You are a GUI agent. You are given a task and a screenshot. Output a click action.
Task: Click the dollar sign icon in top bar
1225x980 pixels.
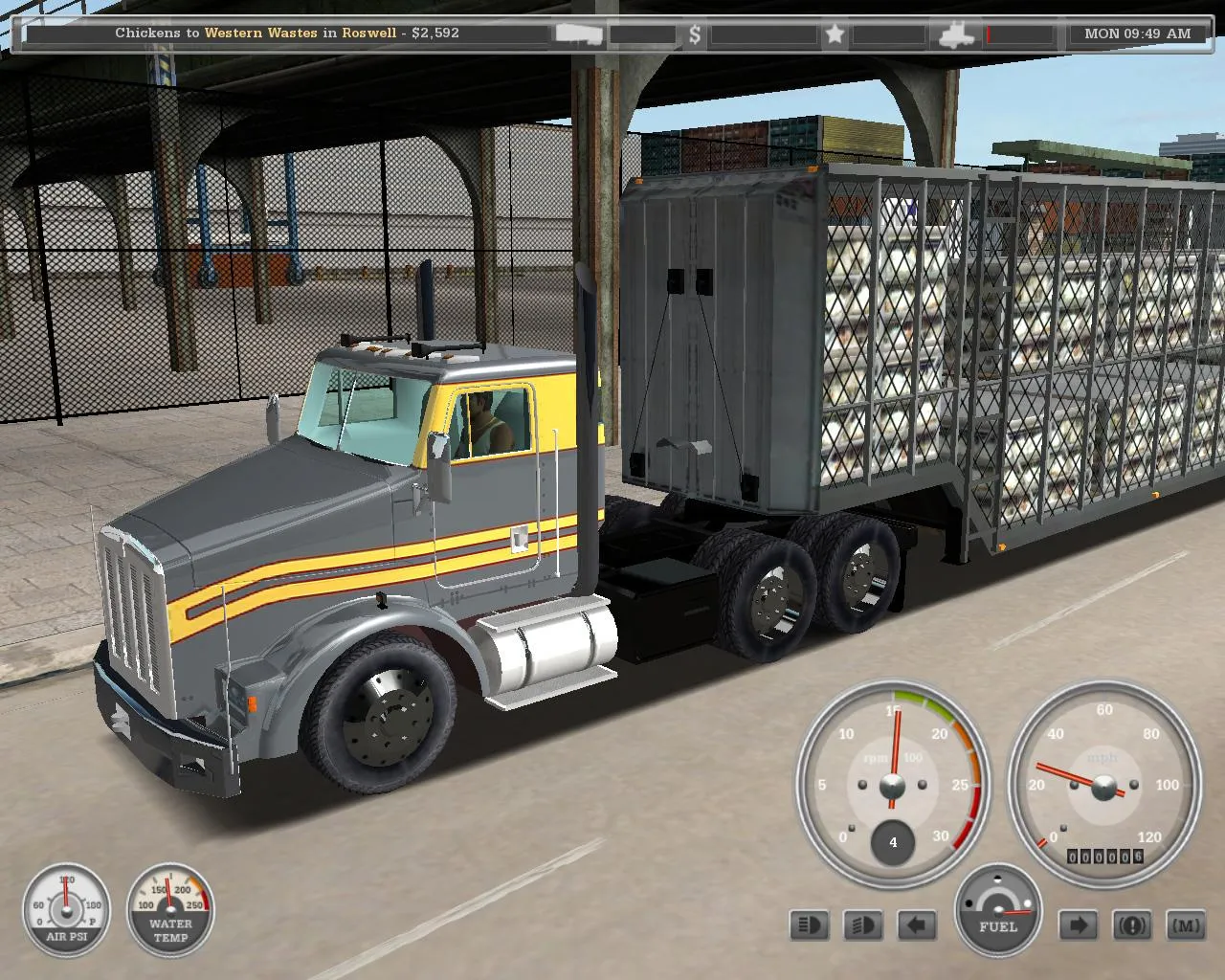(695, 35)
